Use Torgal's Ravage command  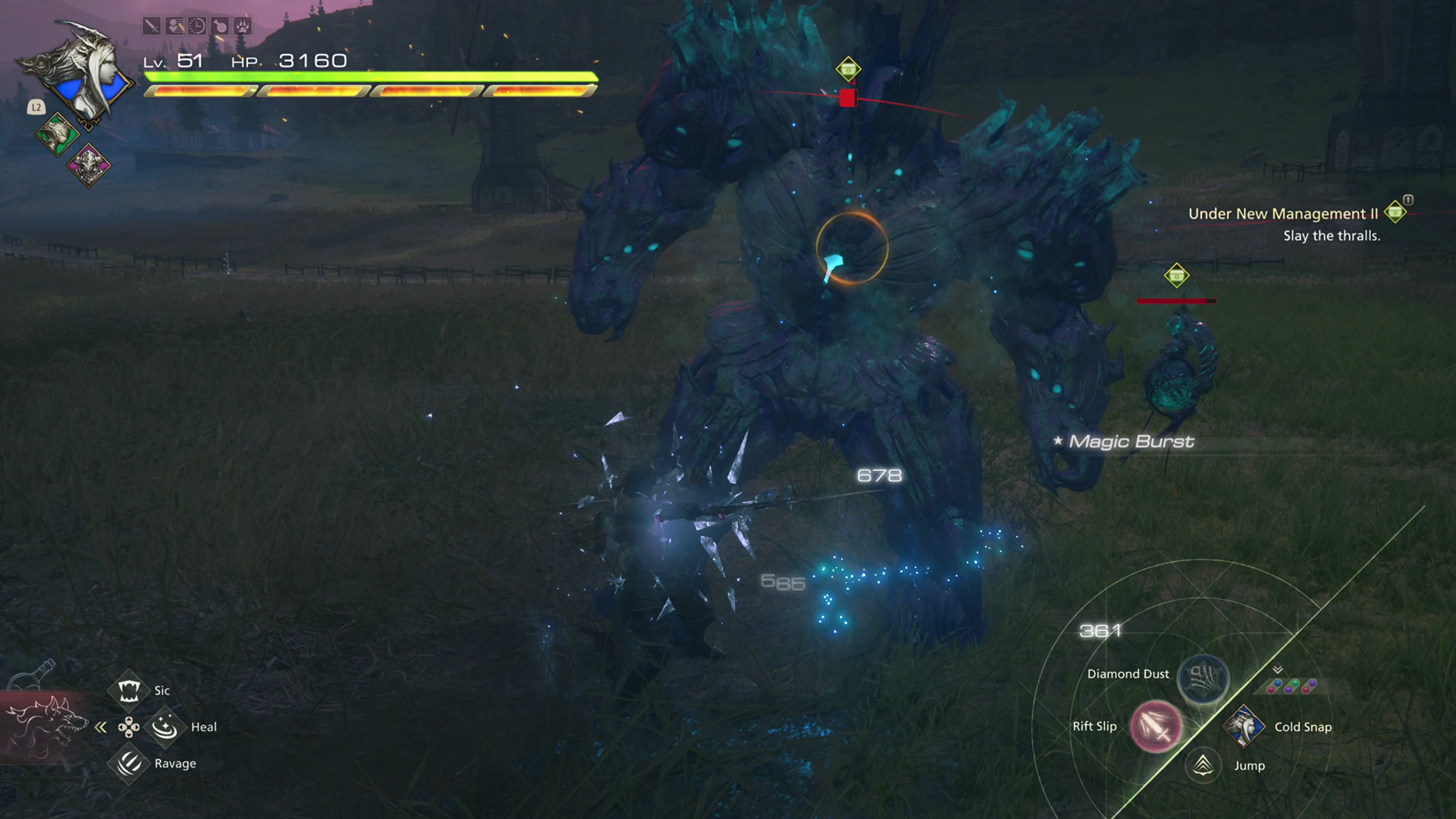click(129, 763)
